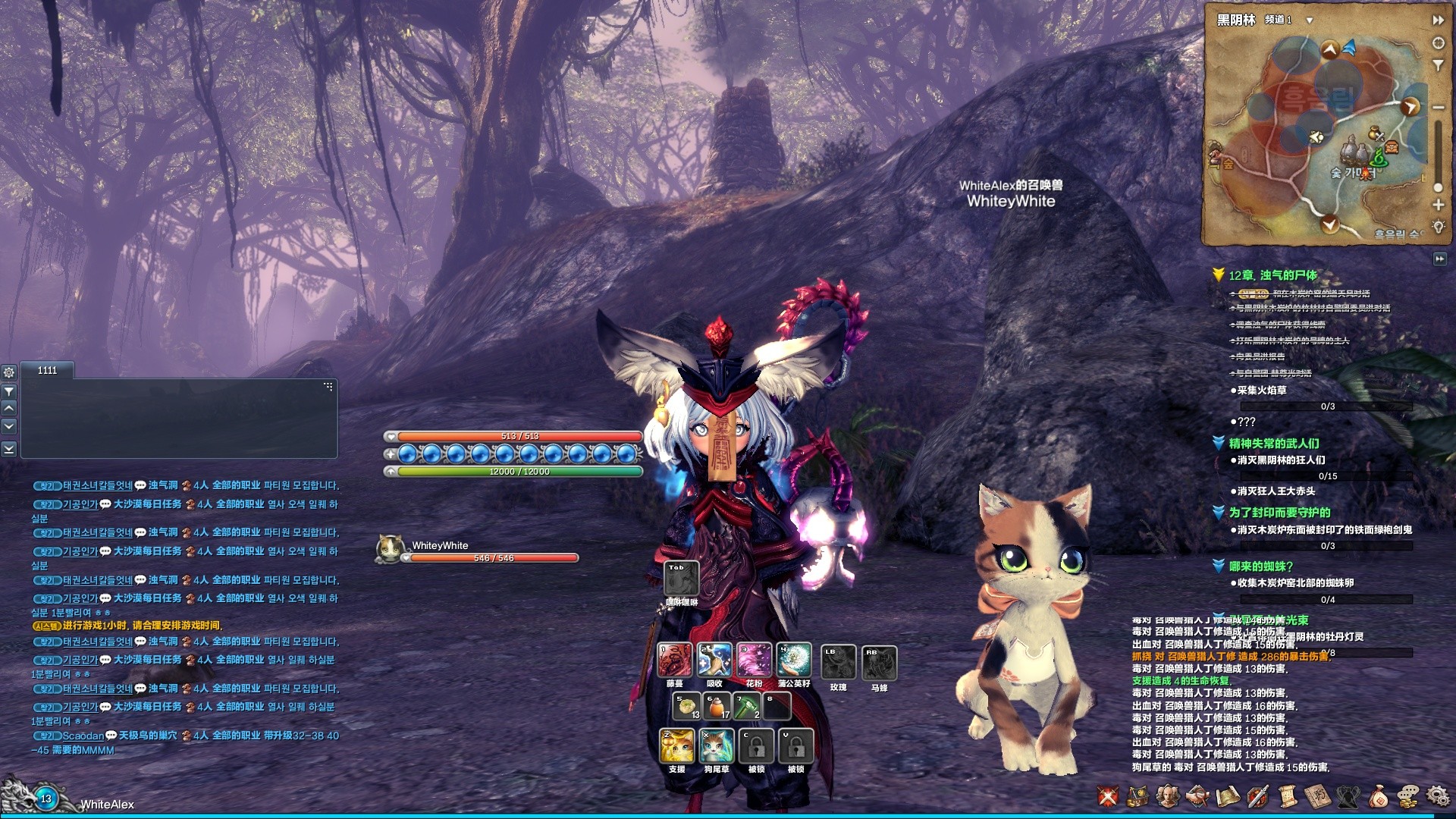Image resolution: width=1456 pixels, height=819 pixels.
Task: Activate the 藤蔓 vine skill
Action: click(674, 660)
